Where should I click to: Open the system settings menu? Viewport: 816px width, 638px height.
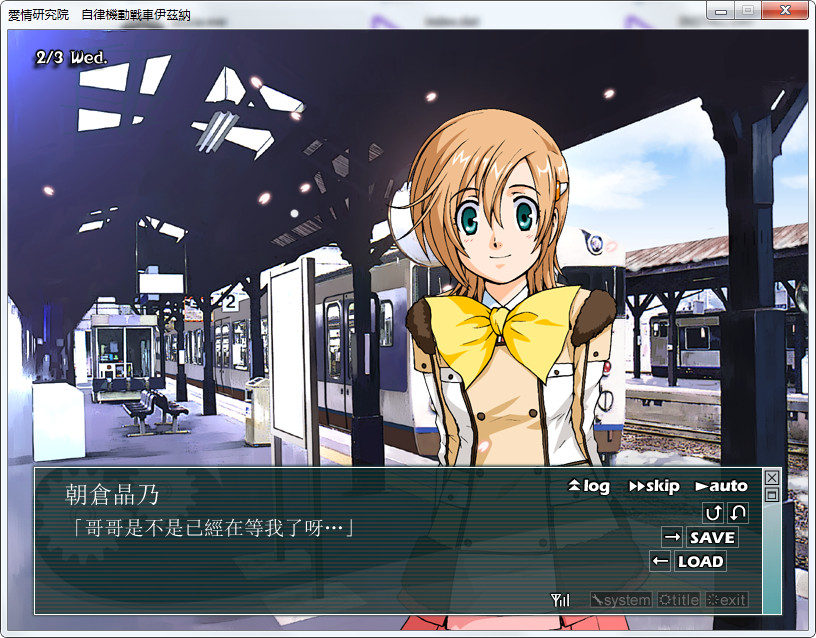[620, 600]
